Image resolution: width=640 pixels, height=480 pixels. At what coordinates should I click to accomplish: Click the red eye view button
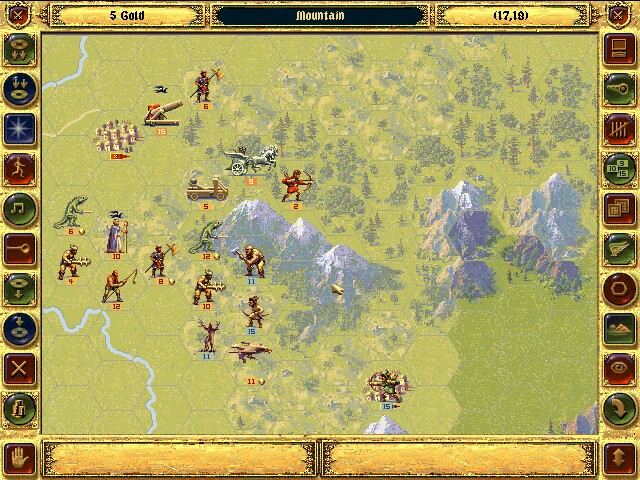pos(618,368)
